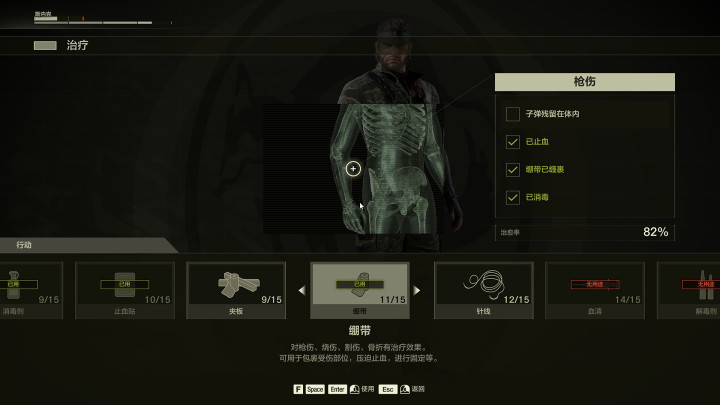Click the bullet-remaining (子弹残留在体内) checkbox
720x405 pixels.
[513, 114]
